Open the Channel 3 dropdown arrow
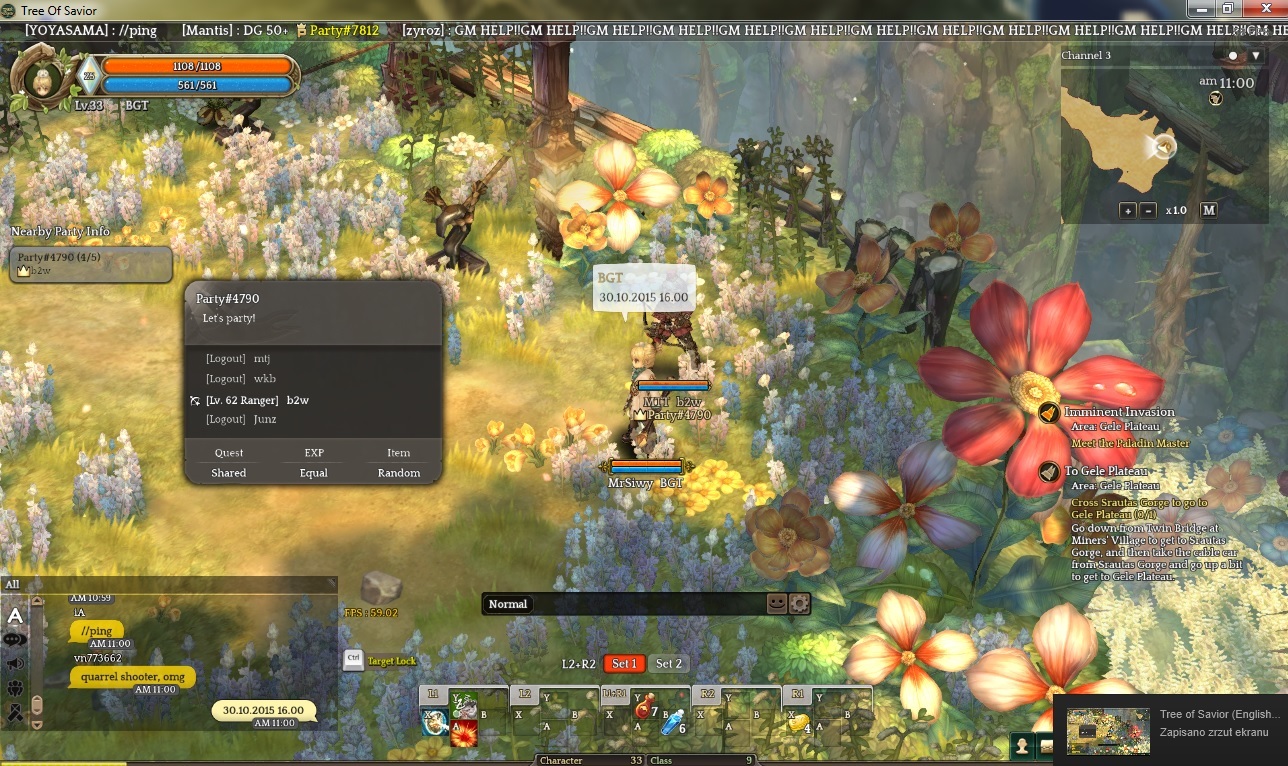 coord(1256,56)
